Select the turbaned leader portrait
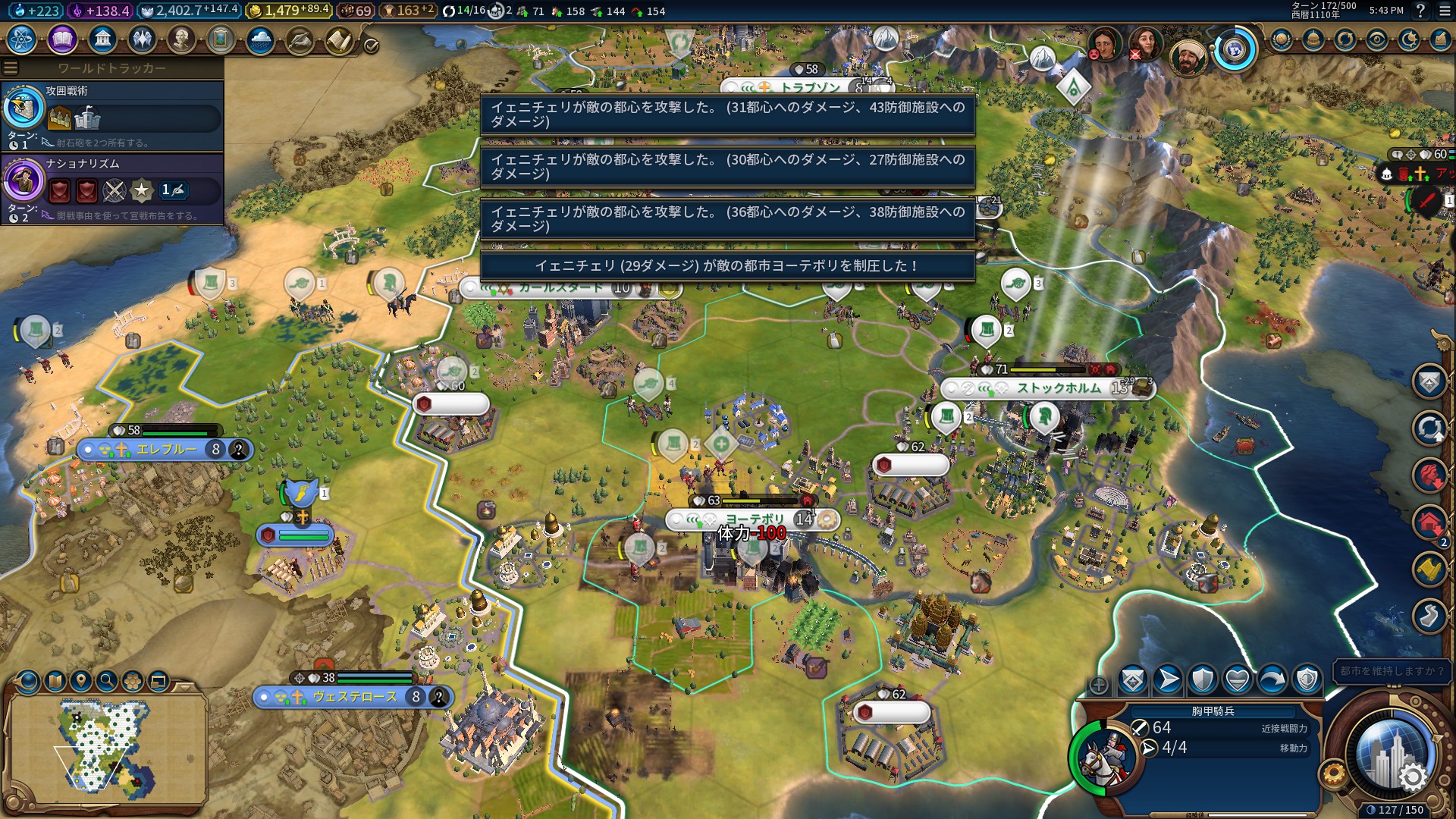1456x819 pixels. pyautogui.click(x=1188, y=55)
